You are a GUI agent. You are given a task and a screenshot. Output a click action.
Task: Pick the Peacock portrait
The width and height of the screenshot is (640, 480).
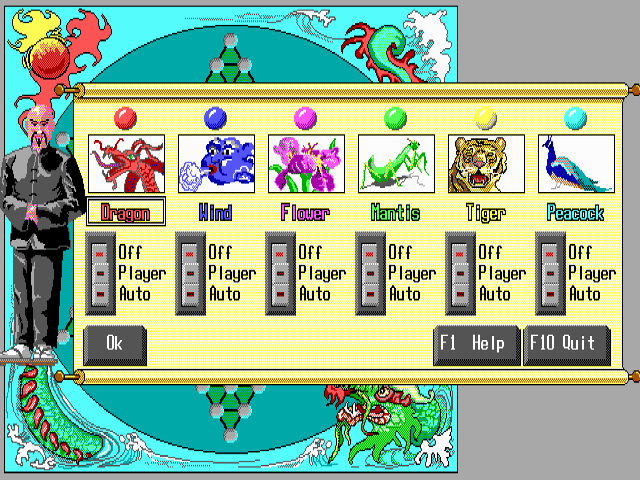click(x=576, y=164)
